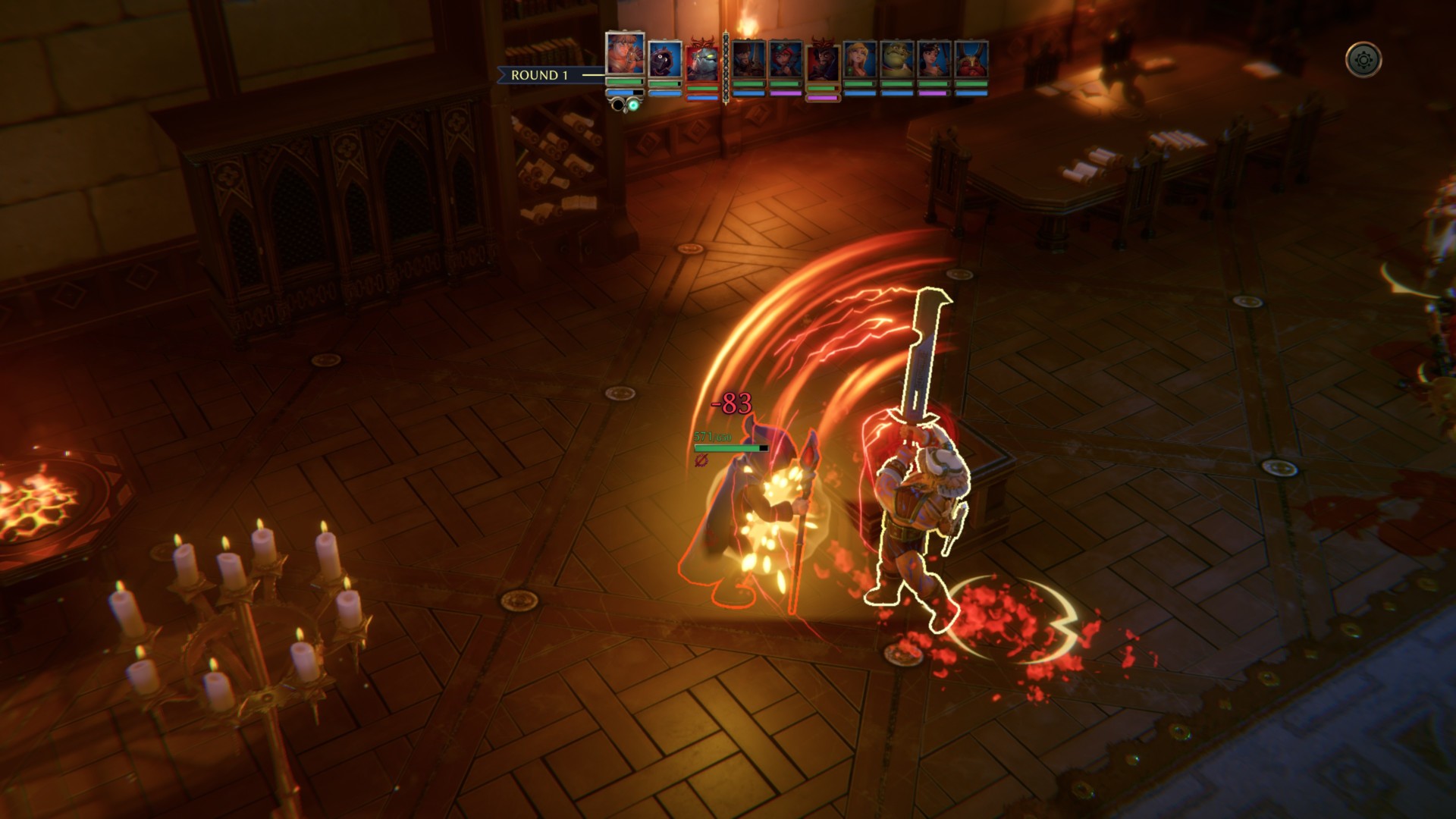The height and width of the screenshot is (819, 1456).
Task: Select the dark-haired woman portrait
Action: (934, 61)
